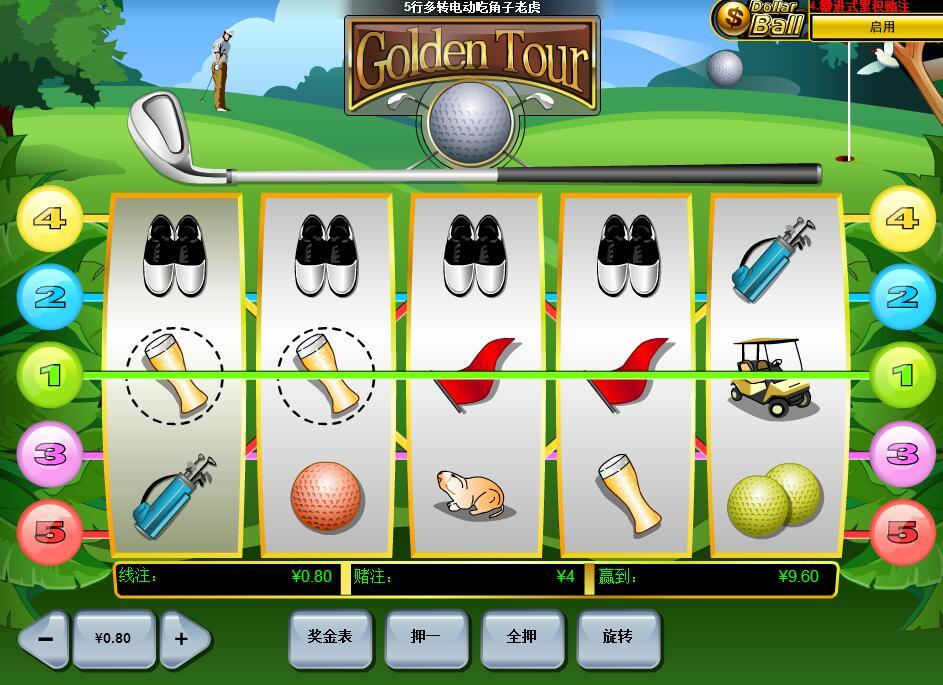Image resolution: width=943 pixels, height=685 pixels.
Task: Spin the reels with the 旋转 button
Action: pos(617,636)
